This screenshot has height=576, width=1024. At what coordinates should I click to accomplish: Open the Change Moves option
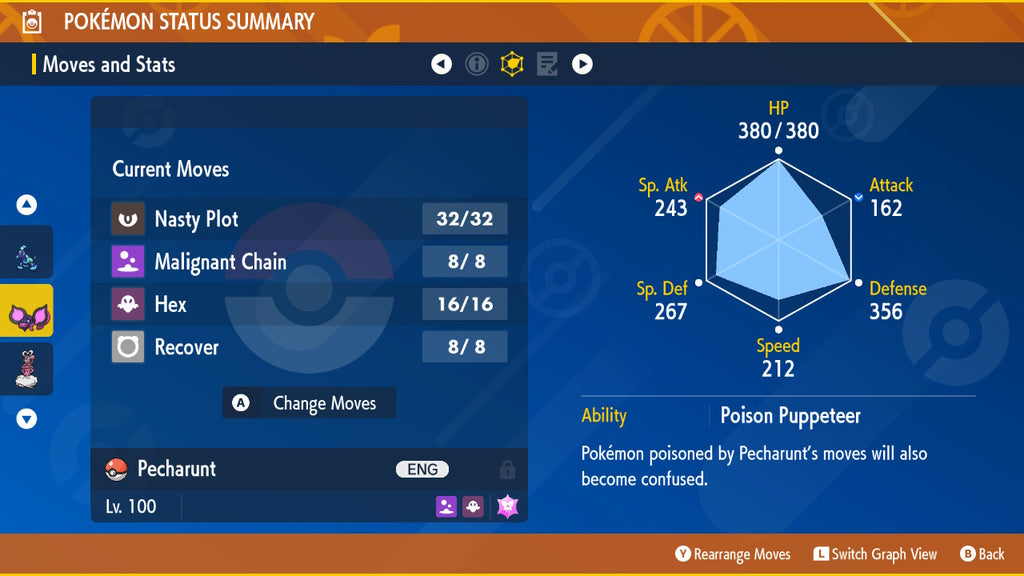click(x=309, y=403)
